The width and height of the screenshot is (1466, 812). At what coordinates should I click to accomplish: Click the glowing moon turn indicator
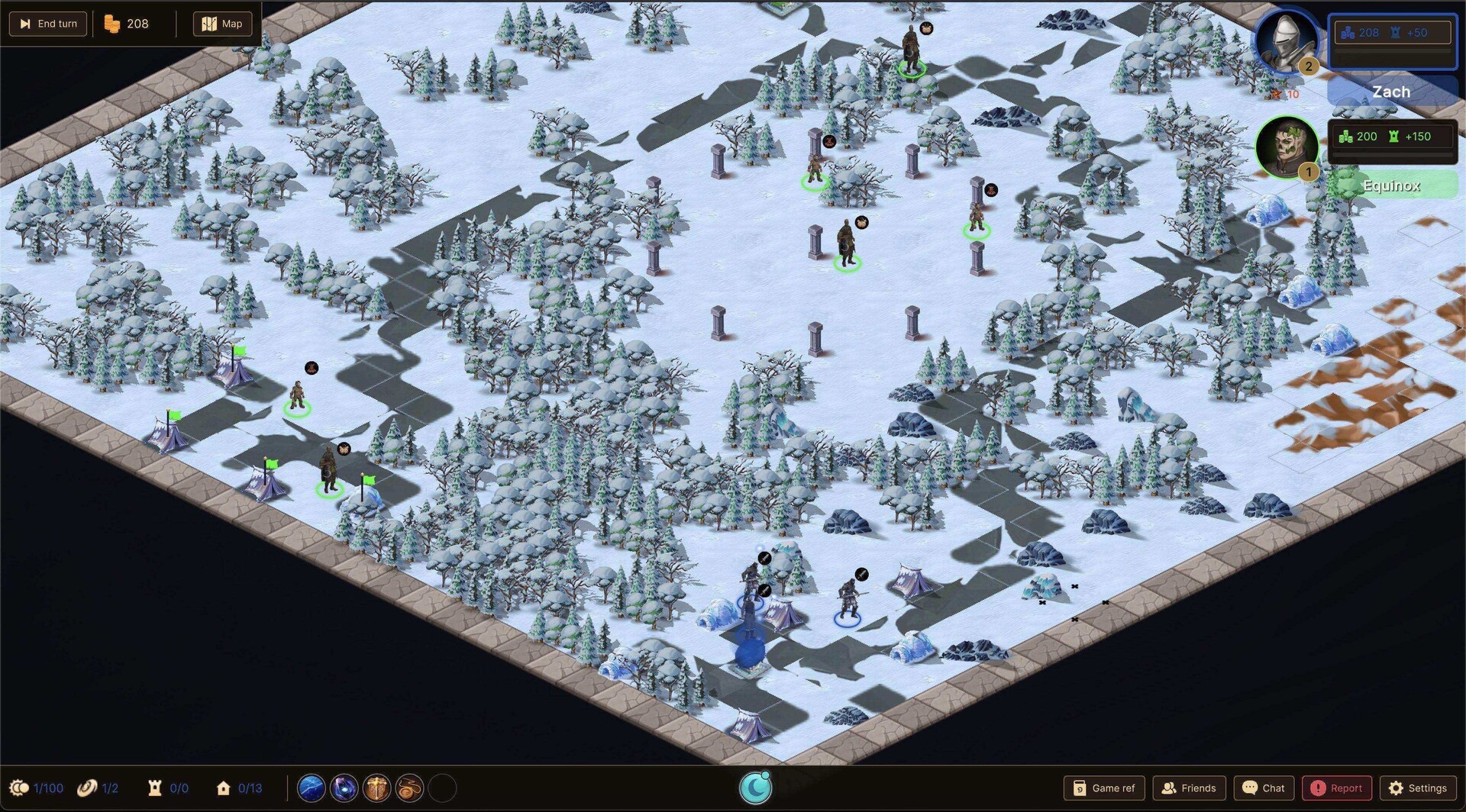tap(756, 787)
